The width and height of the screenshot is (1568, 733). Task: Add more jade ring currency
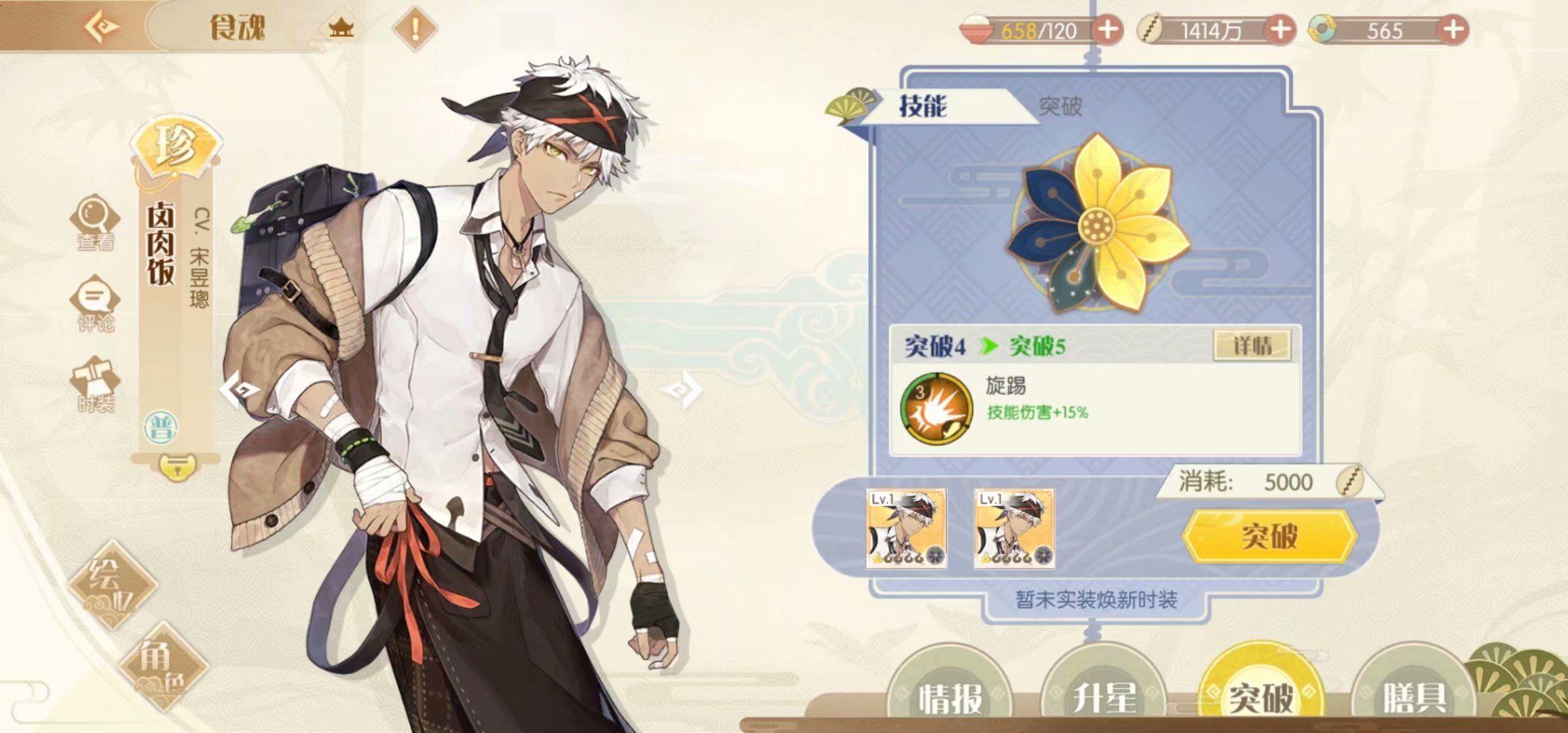coord(1453,30)
